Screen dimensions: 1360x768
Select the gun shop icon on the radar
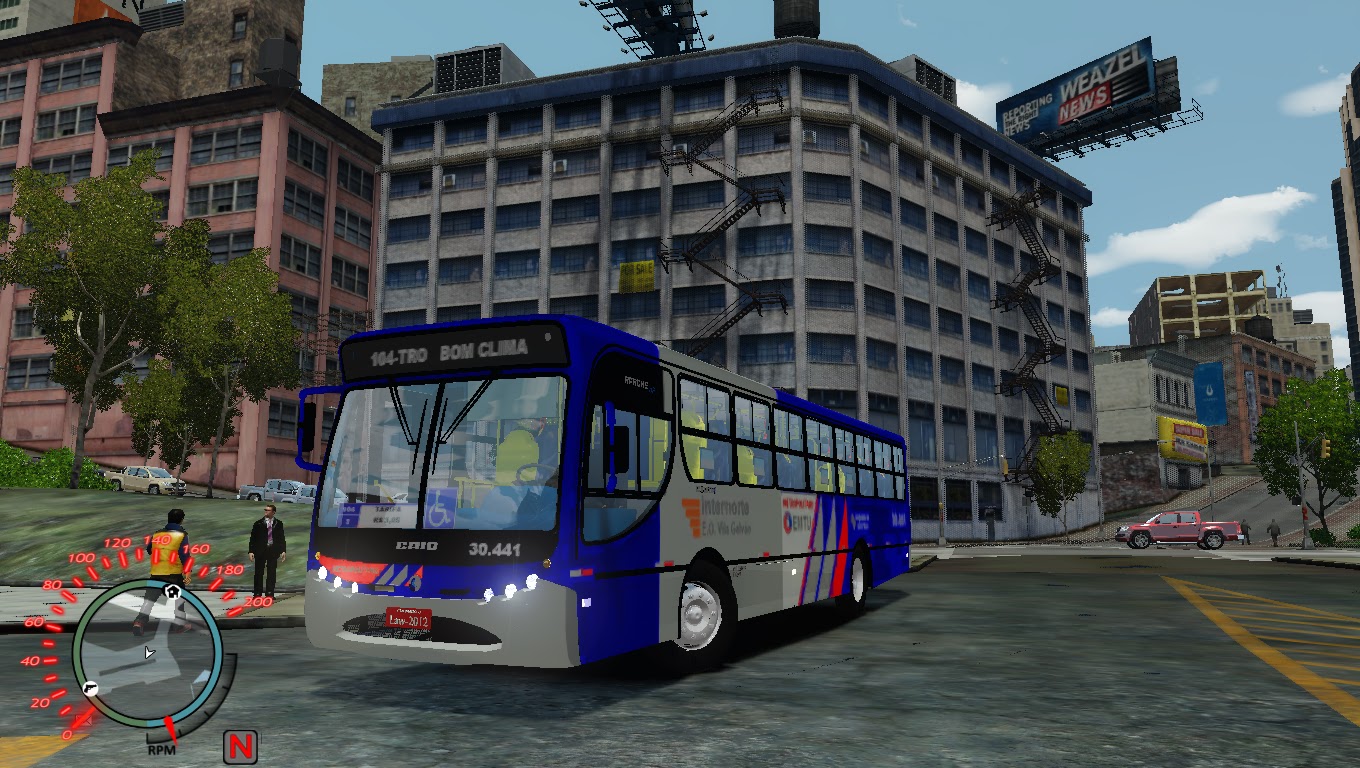pyautogui.click(x=89, y=689)
